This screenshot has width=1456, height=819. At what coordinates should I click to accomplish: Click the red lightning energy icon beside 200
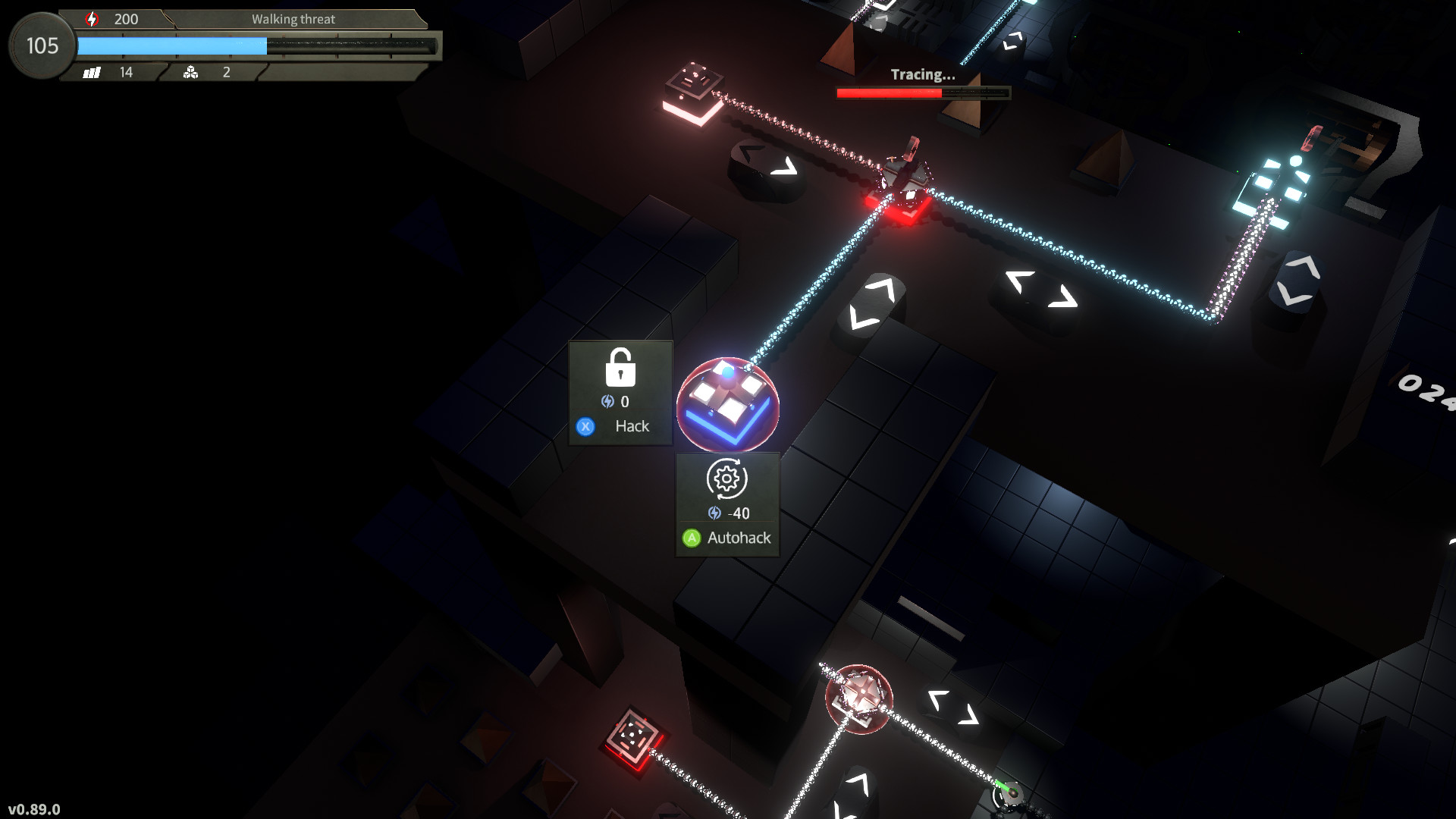[x=92, y=18]
